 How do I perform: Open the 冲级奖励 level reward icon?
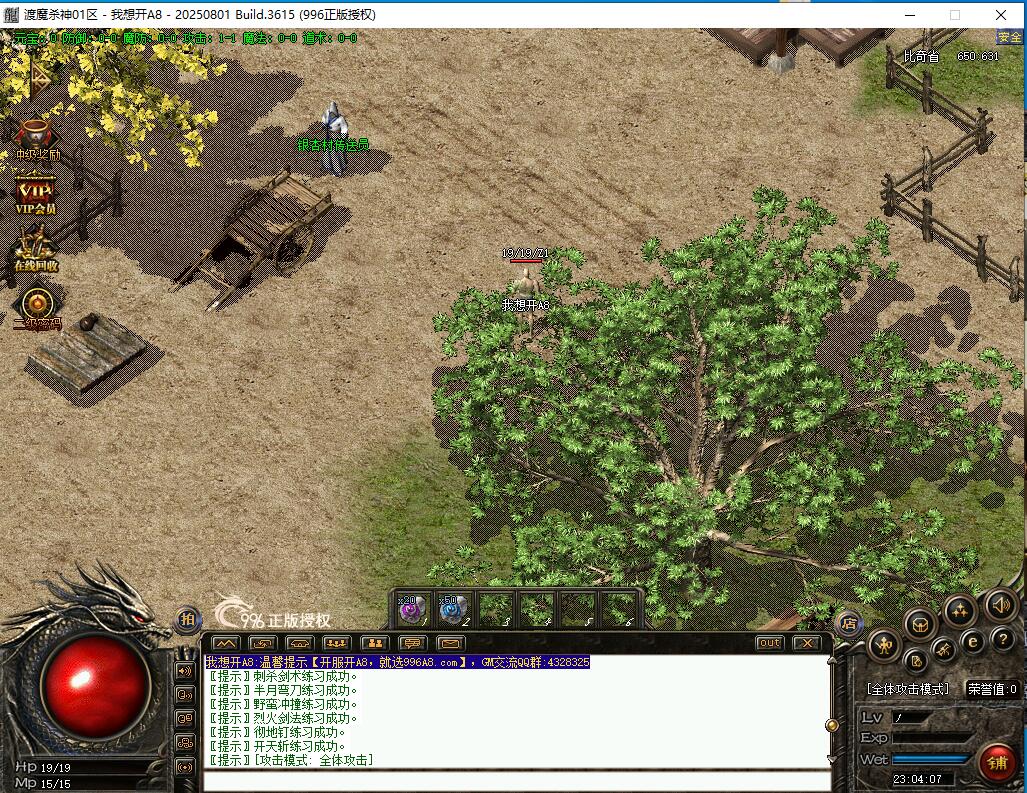pyautogui.click(x=36, y=136)
